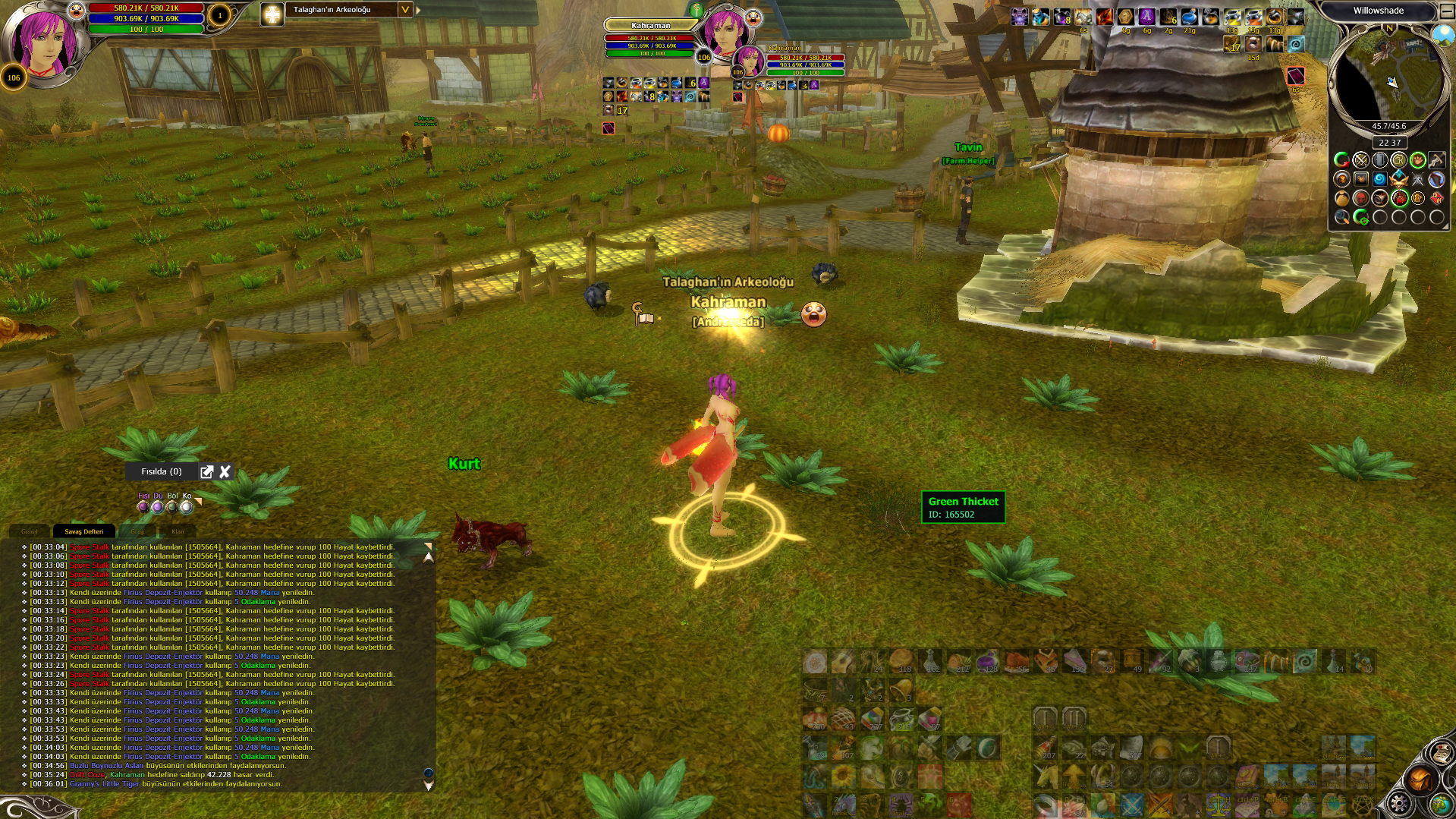Pop out the Fısılda whisper window
The image size is (1456, 819).
(x=206, y=472)
